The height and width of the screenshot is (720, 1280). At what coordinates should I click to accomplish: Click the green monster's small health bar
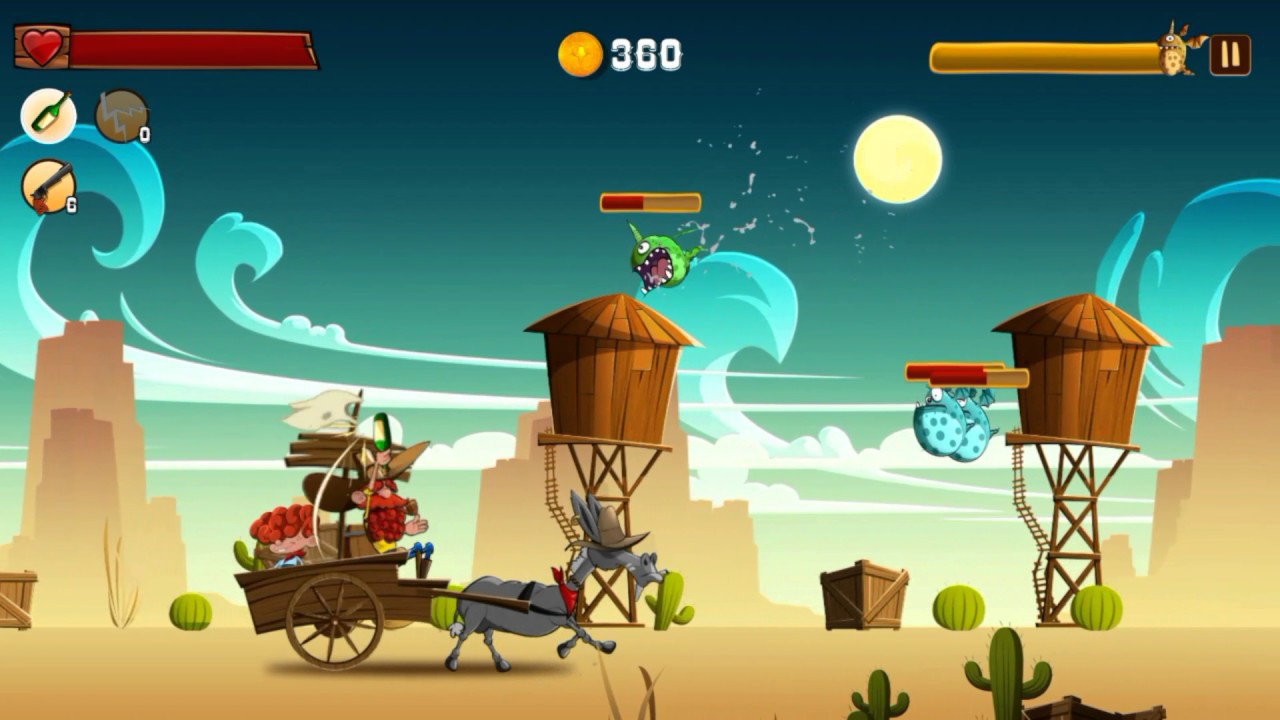pyautogui.click(x=650, y=201)
